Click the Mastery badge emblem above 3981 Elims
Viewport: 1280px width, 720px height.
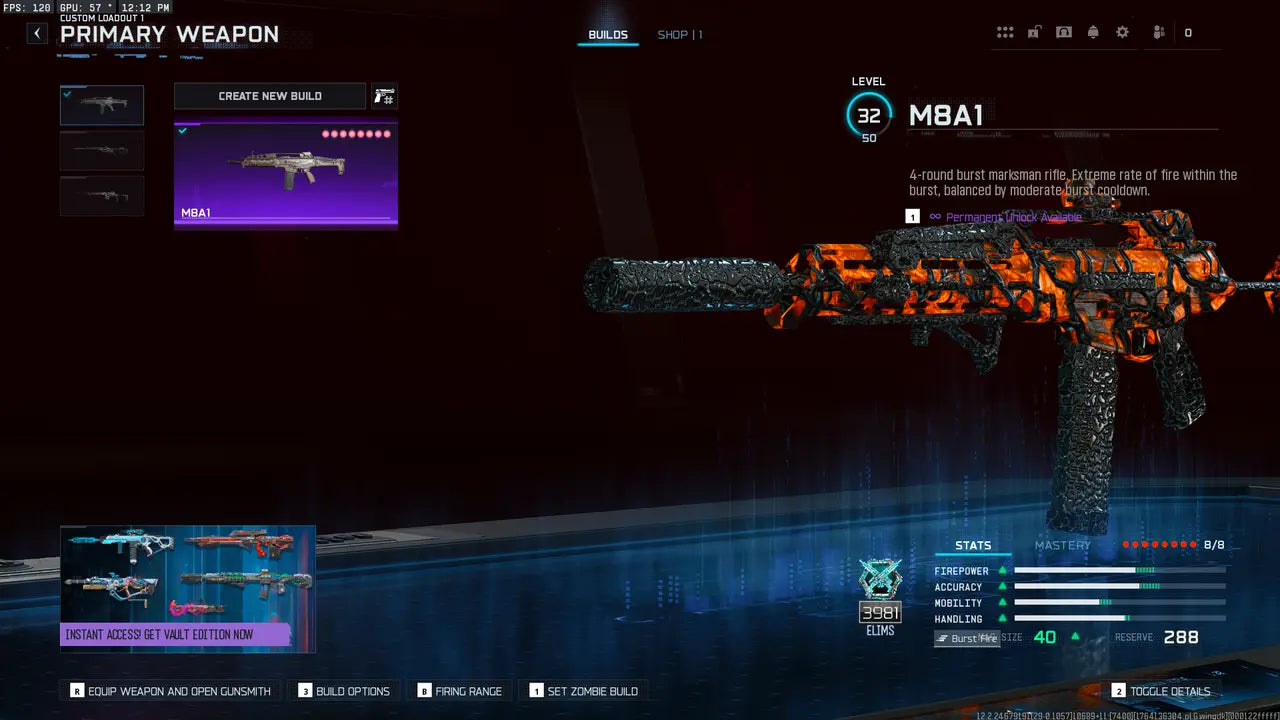point(880,580)
